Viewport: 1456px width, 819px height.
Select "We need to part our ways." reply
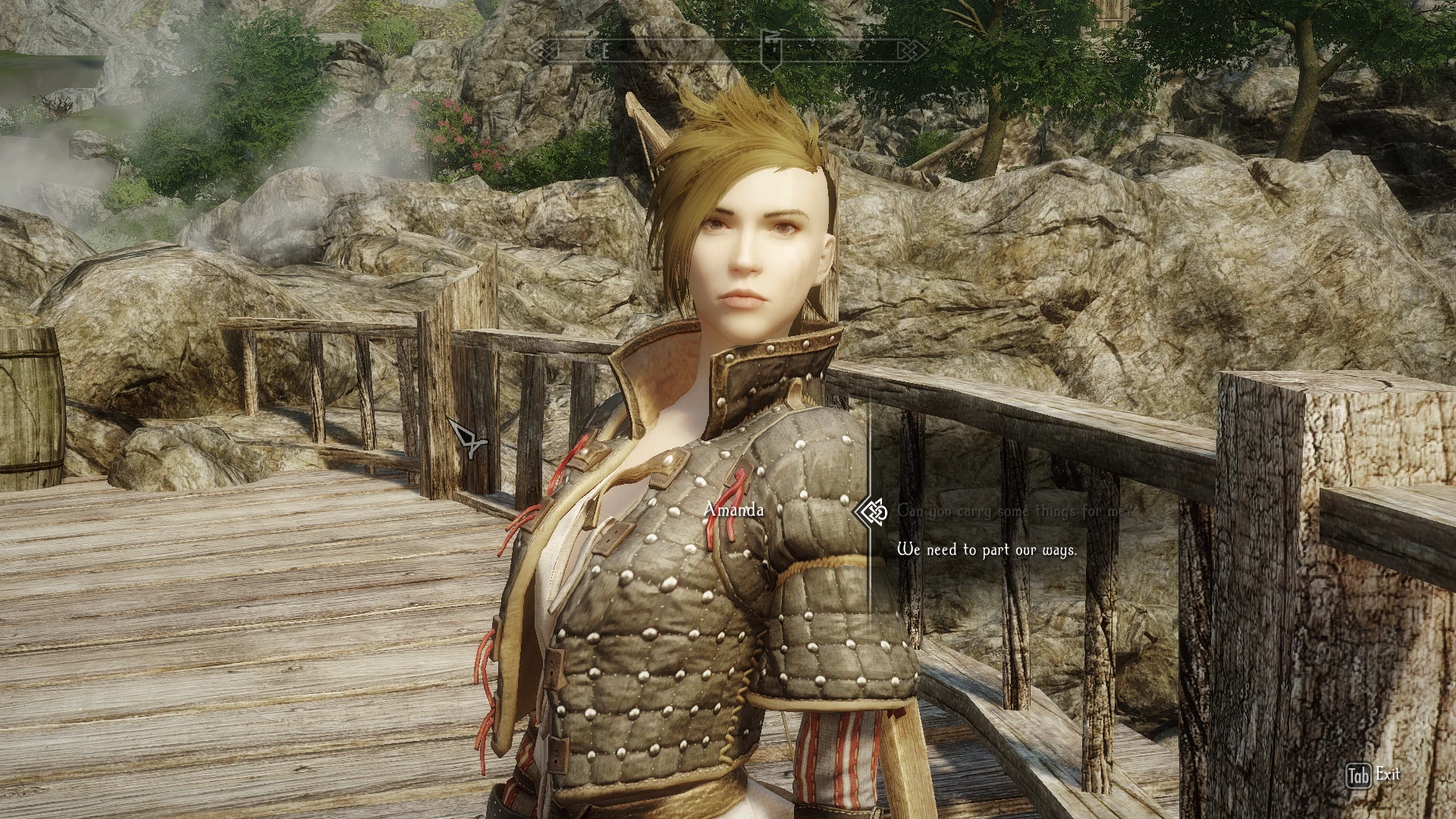click(x=987, y=550)
